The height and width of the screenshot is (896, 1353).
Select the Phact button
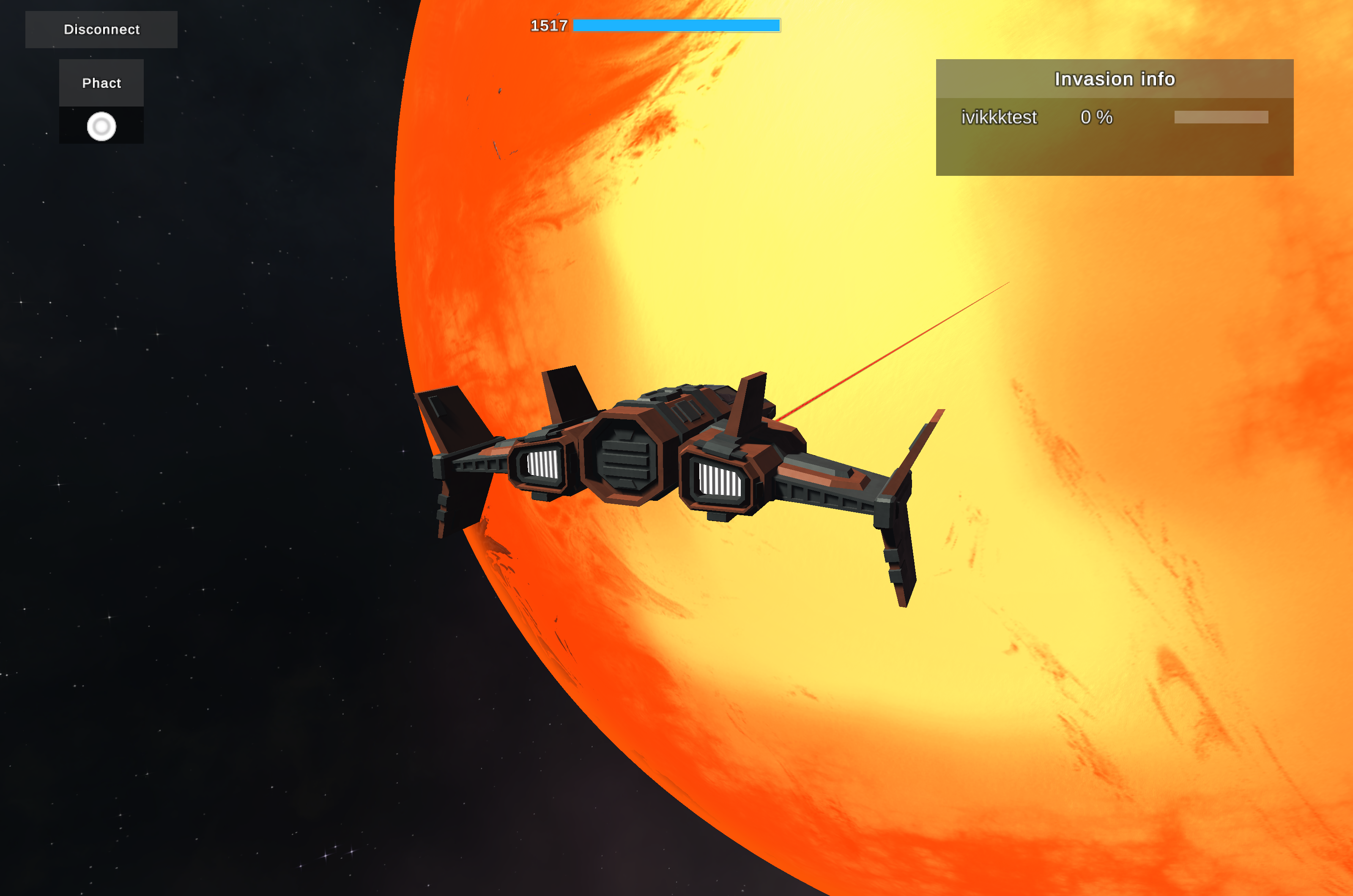(x=101, y=83)
